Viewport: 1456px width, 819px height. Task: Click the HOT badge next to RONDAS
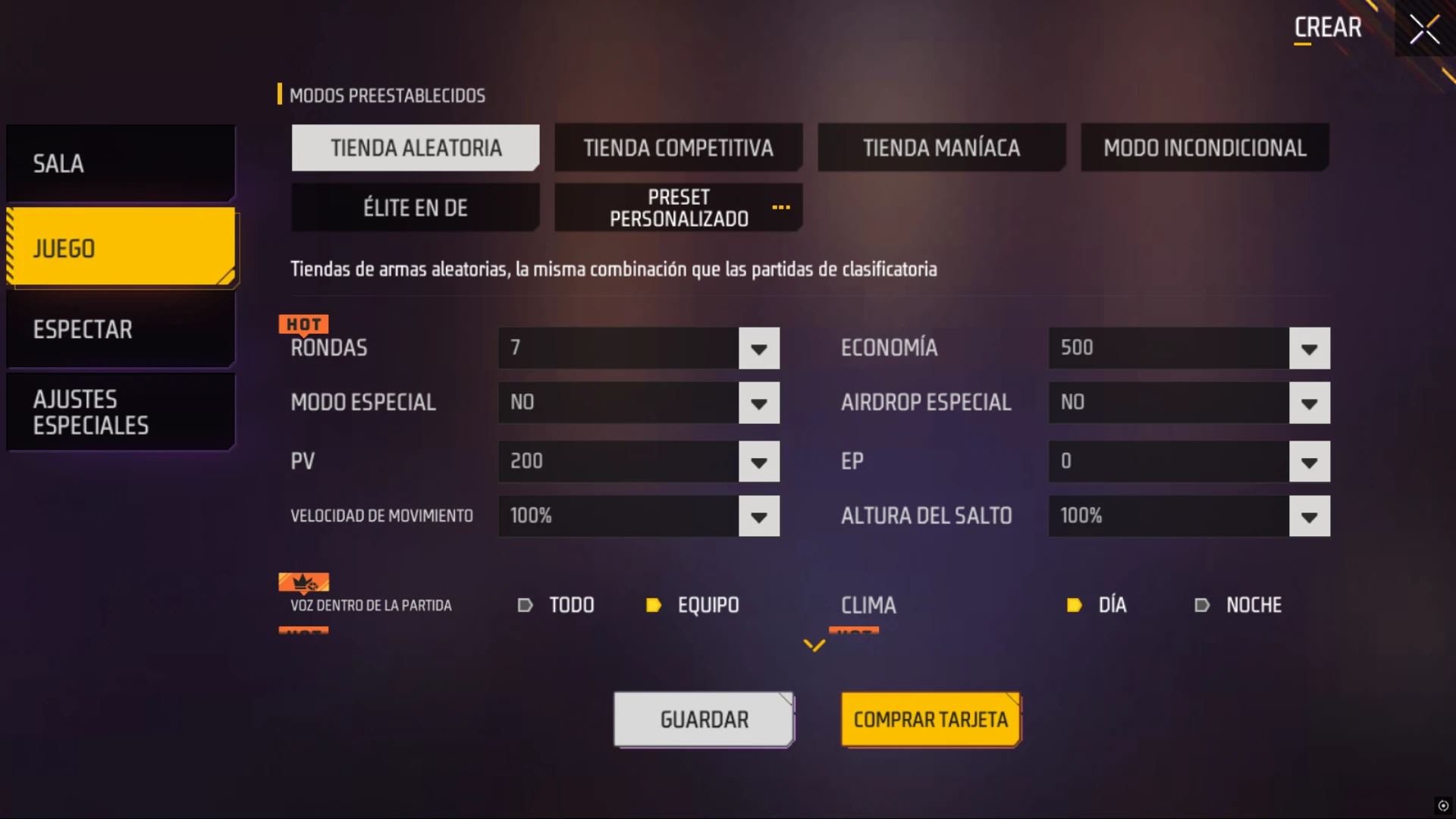click(303, 324)
